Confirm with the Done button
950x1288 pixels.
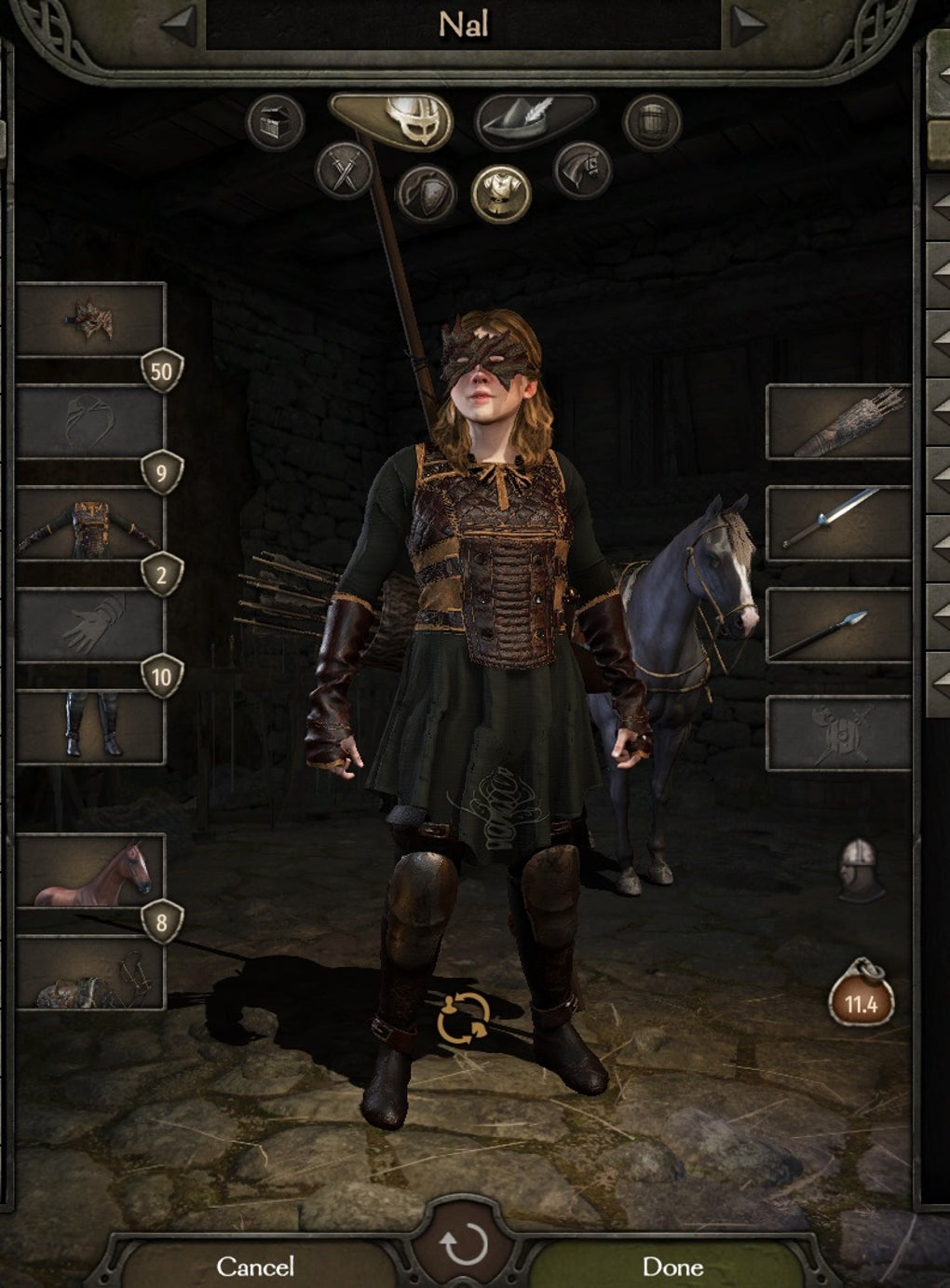672,1266
